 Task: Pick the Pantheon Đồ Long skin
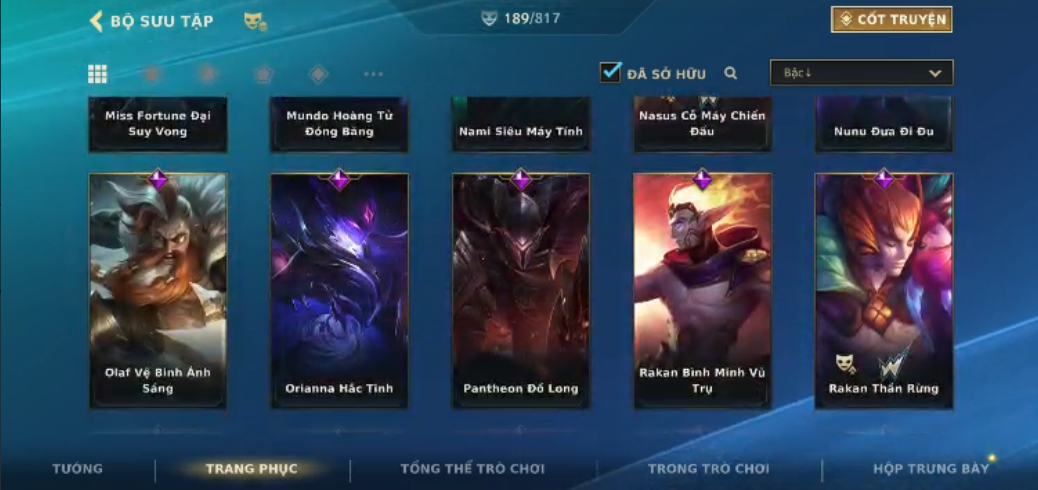pyautogui.click(x=521, y=290)
